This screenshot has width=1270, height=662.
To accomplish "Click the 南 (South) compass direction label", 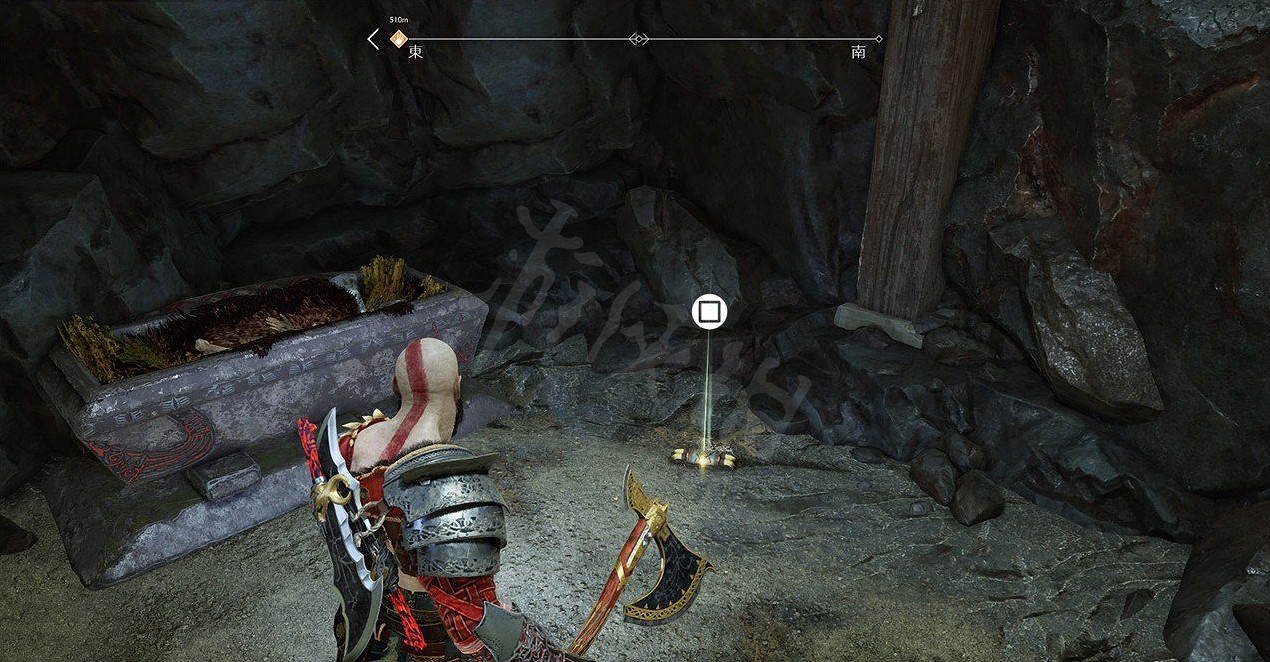I will point(858,52).
